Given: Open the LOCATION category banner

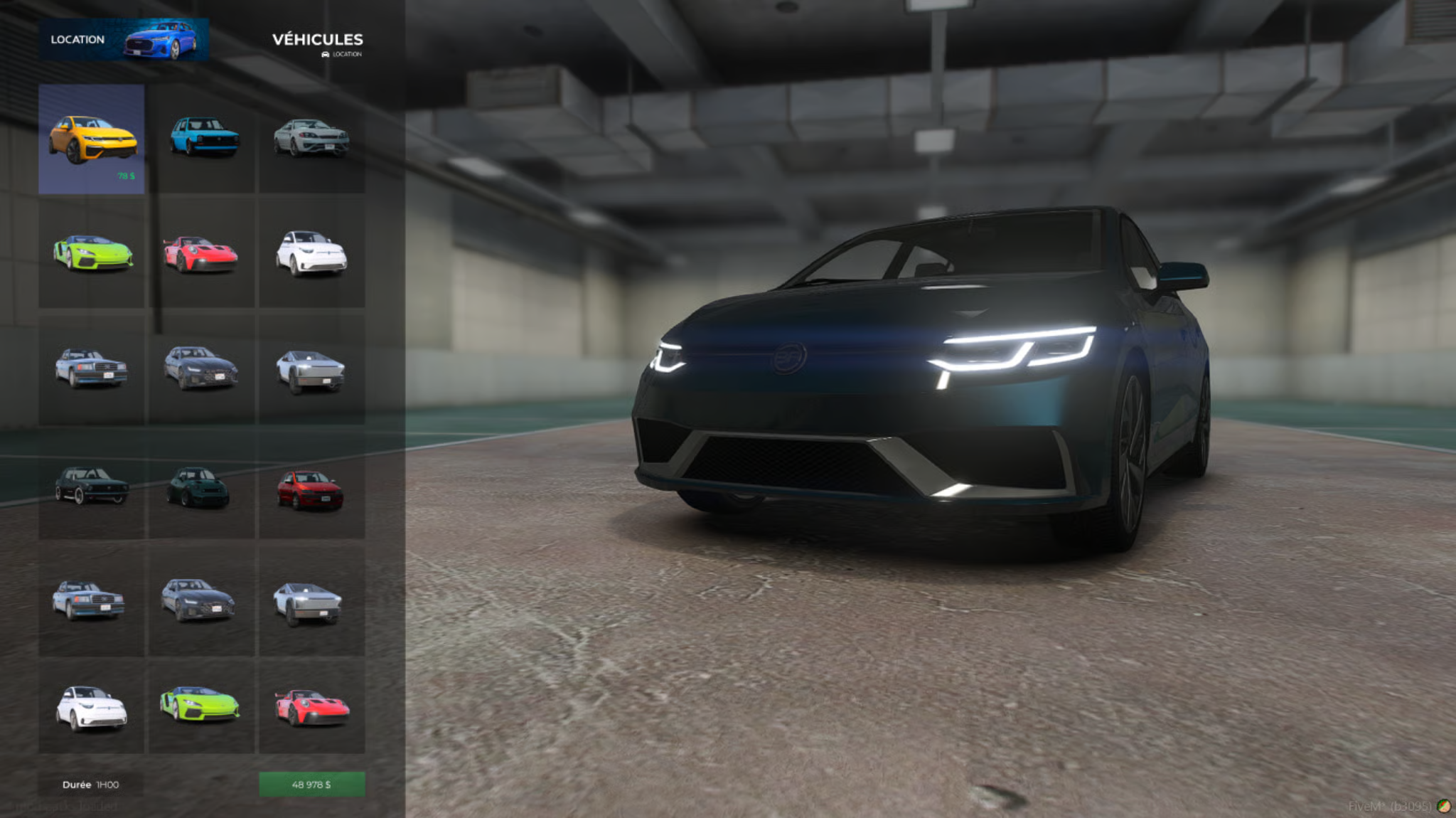Looking at the screenshot, I should 124,40.
